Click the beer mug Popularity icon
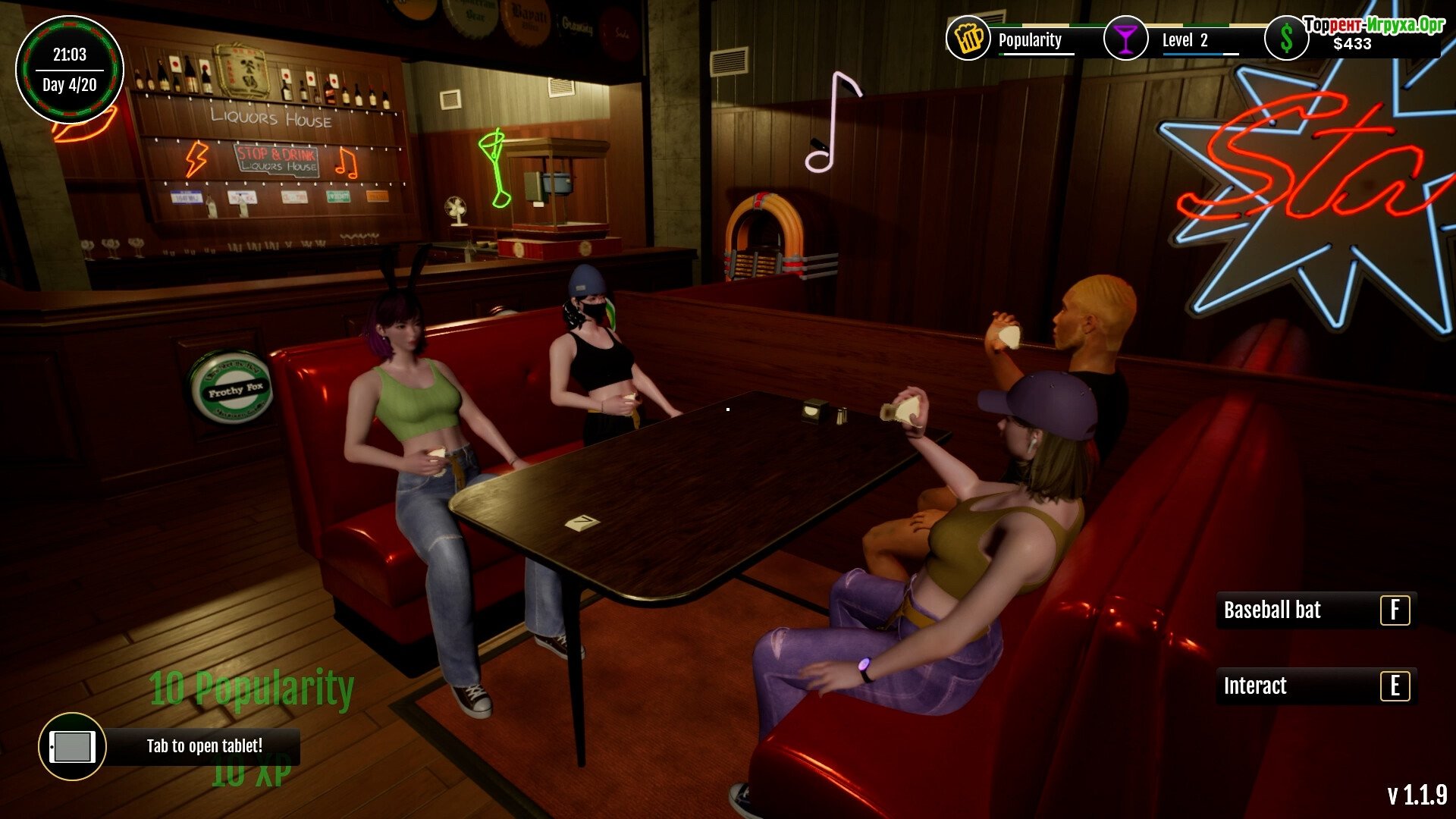This screenshot has width=1456, height=819. pos(968,38)
